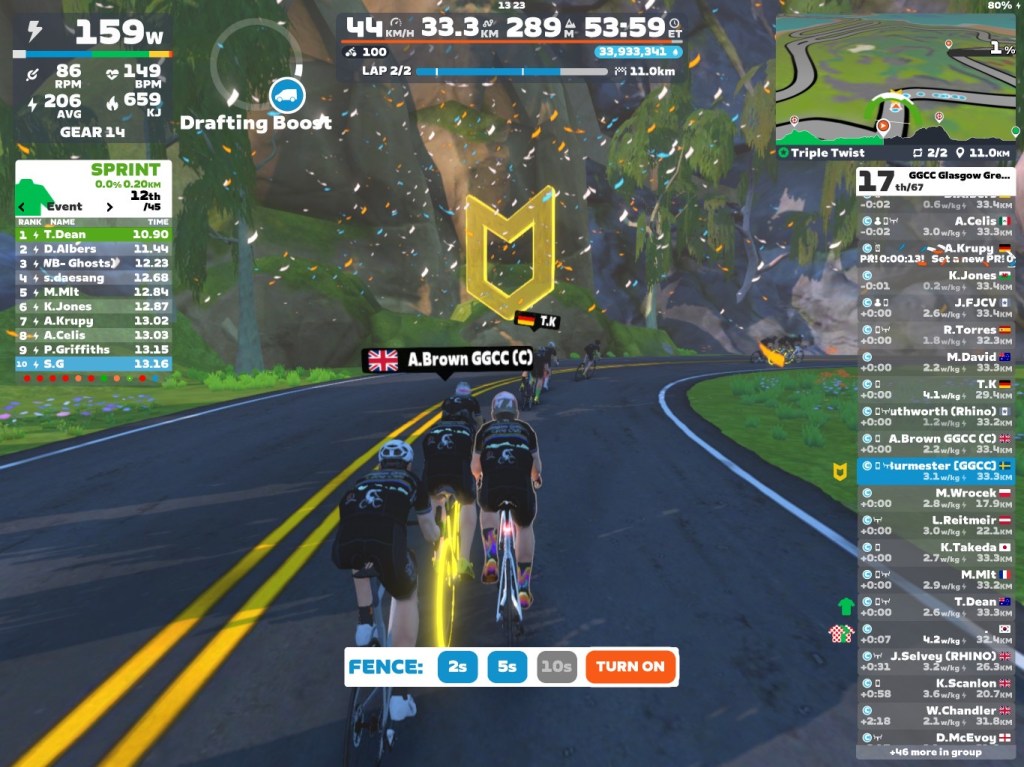Select the 10s fence option
Screen dimensions: 1024x767
tap(556, 666)
